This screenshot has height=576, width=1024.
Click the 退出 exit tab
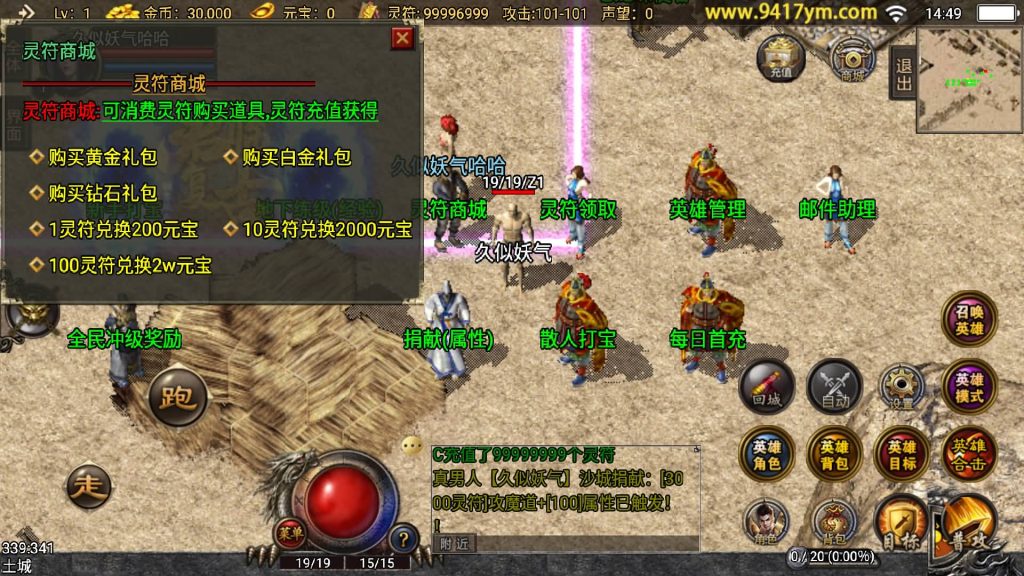pos(903,74)
